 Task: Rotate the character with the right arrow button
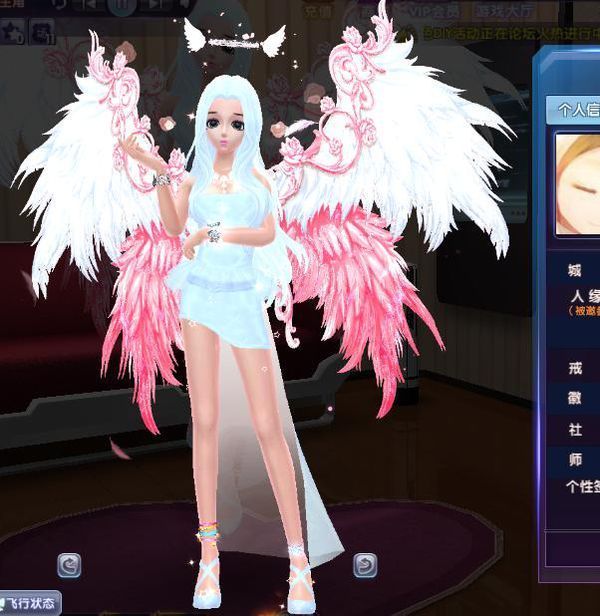pos(365,565)
